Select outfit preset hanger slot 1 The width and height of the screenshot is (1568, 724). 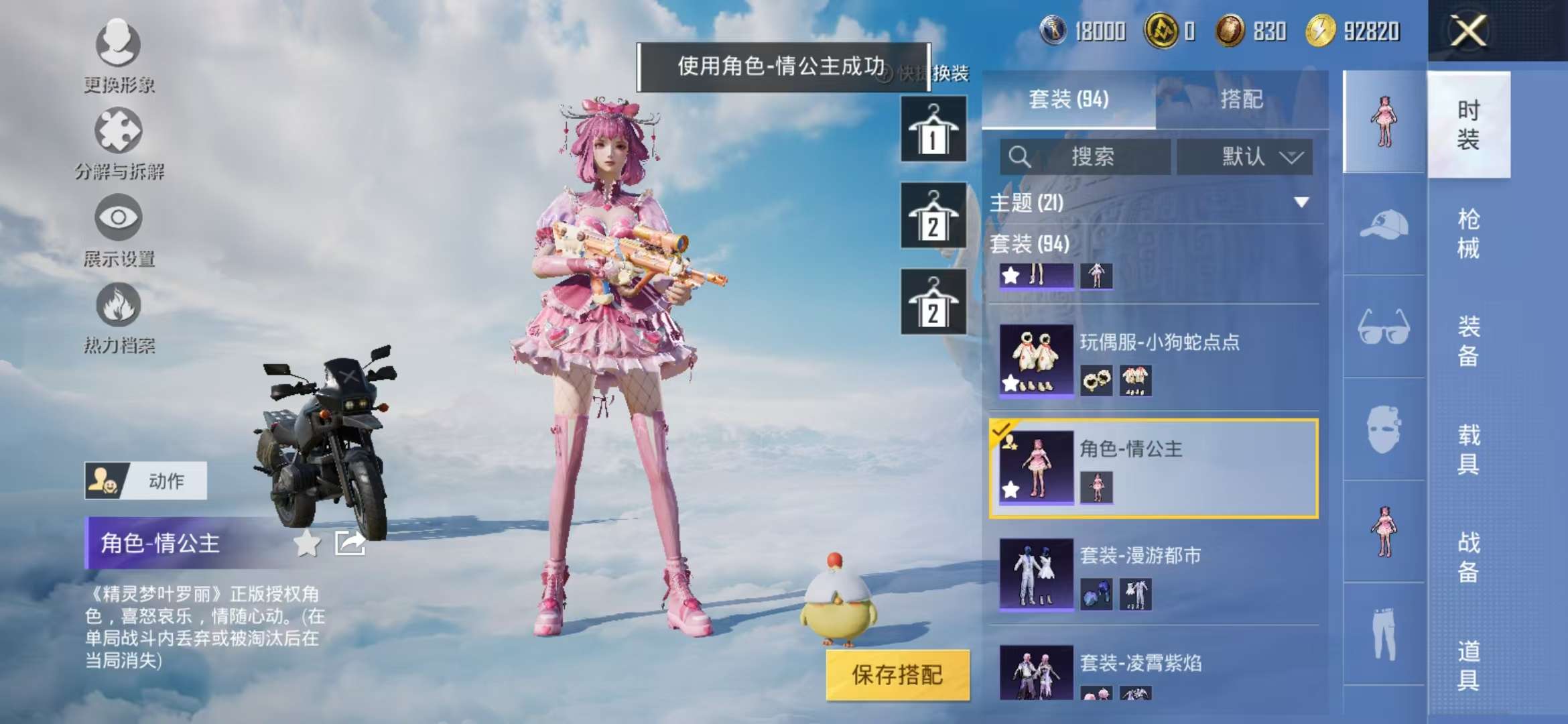(x=933, y=131)
